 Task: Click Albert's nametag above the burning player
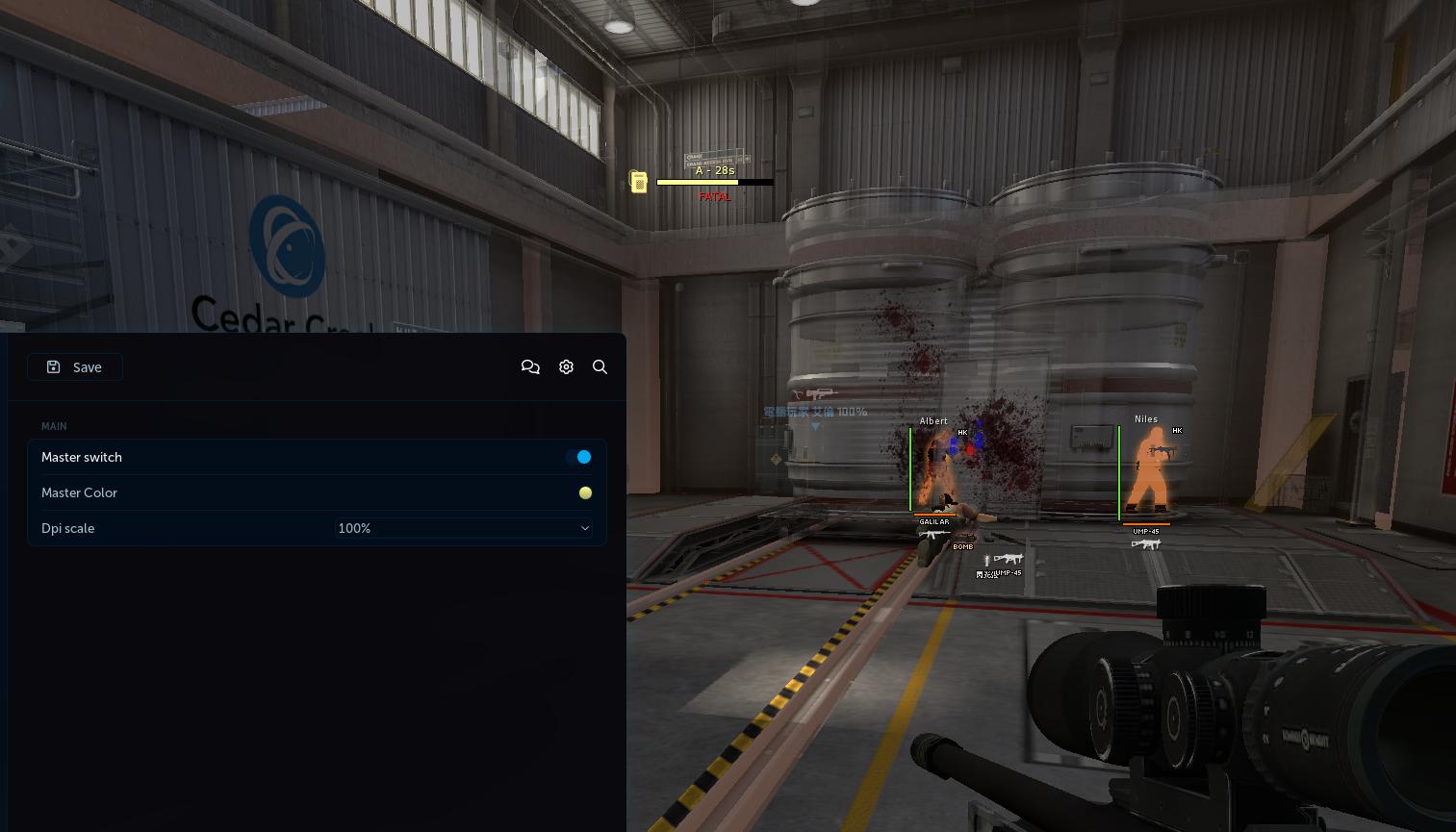(932, 421)
